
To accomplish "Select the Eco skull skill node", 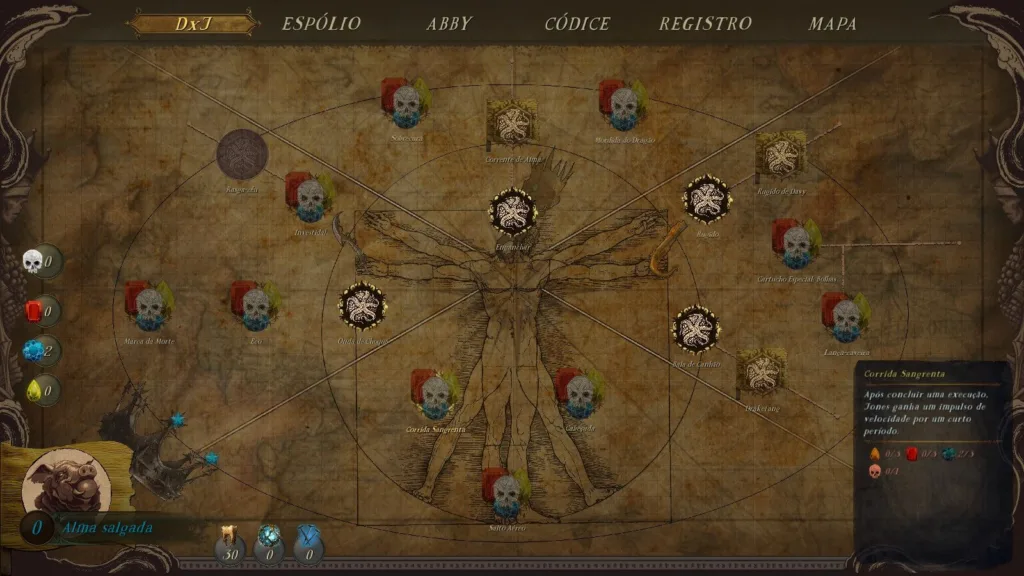I will 256,305.
